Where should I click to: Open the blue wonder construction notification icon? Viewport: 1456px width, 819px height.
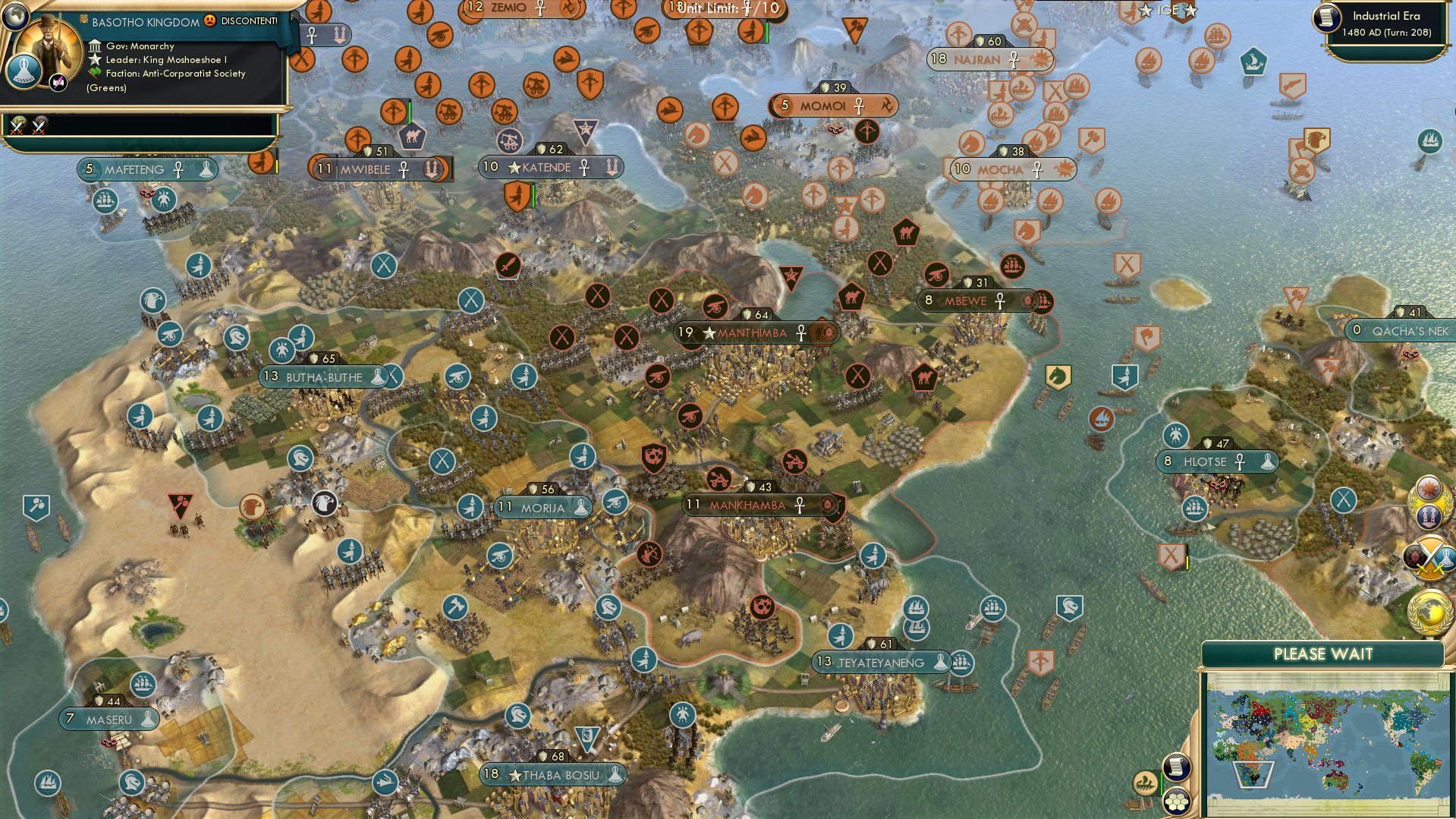[1430, 517]
